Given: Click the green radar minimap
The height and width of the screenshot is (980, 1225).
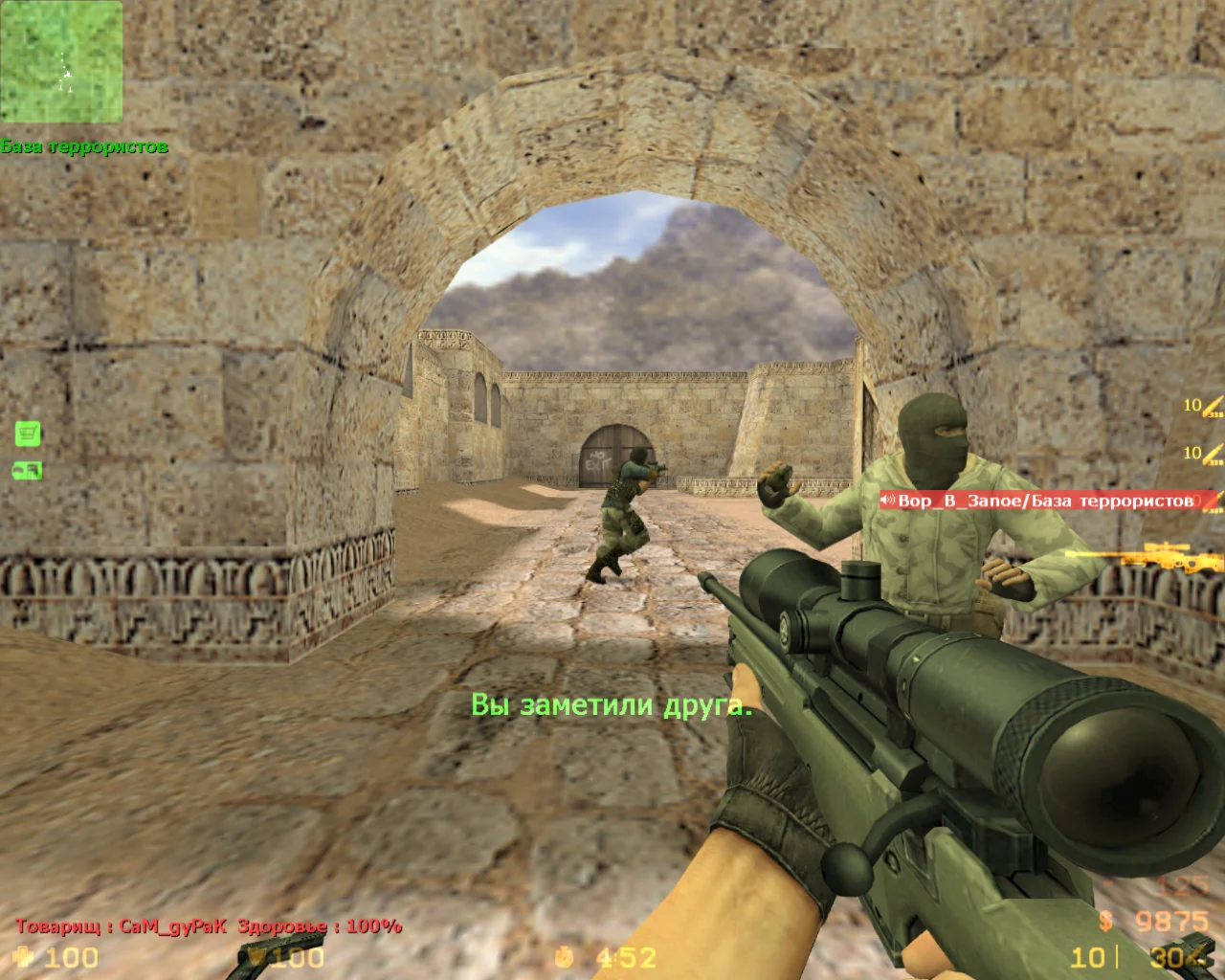Looking at the screenshot, I should coord(61,61).
